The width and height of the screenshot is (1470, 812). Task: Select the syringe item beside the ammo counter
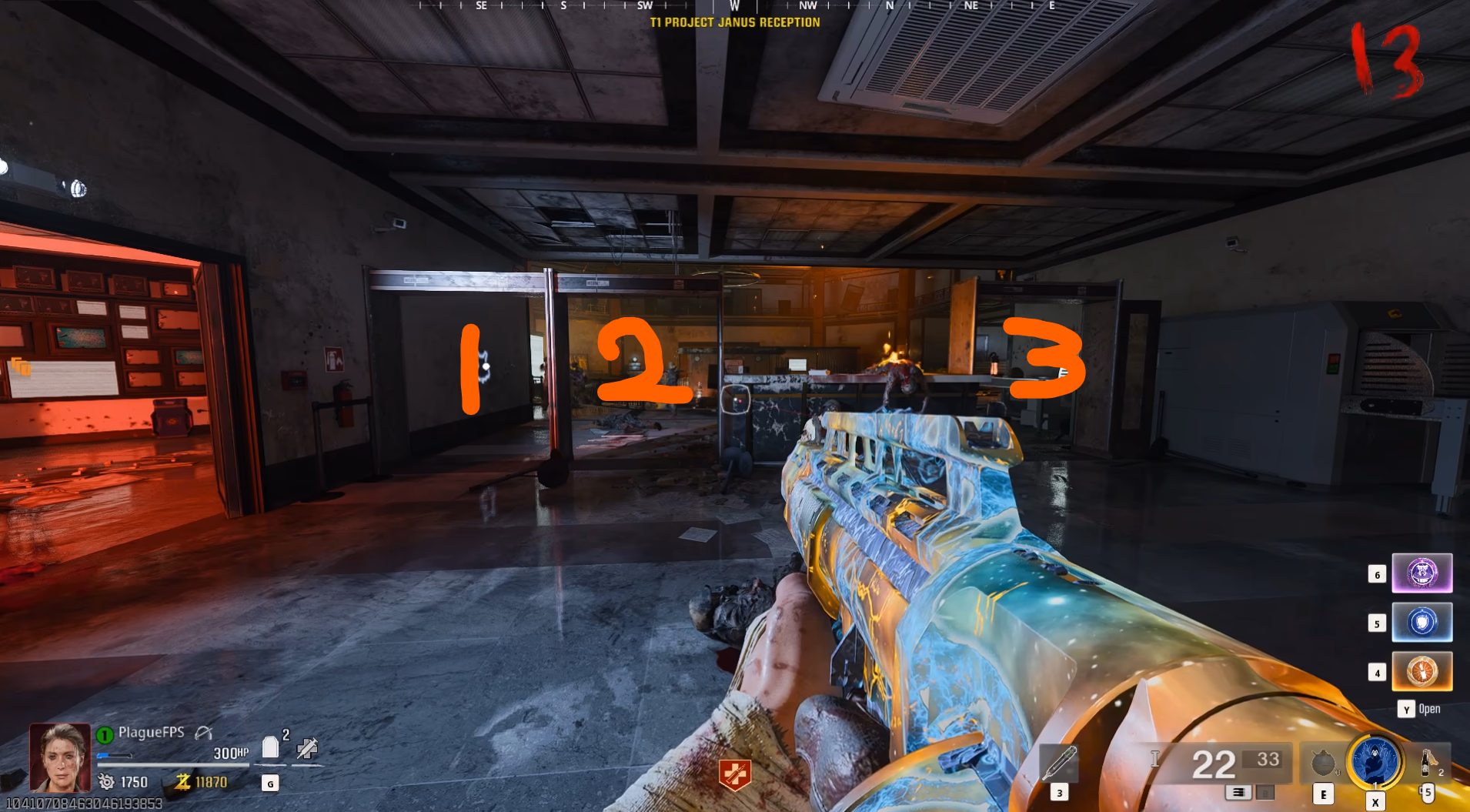click(x=1059, y=763)
